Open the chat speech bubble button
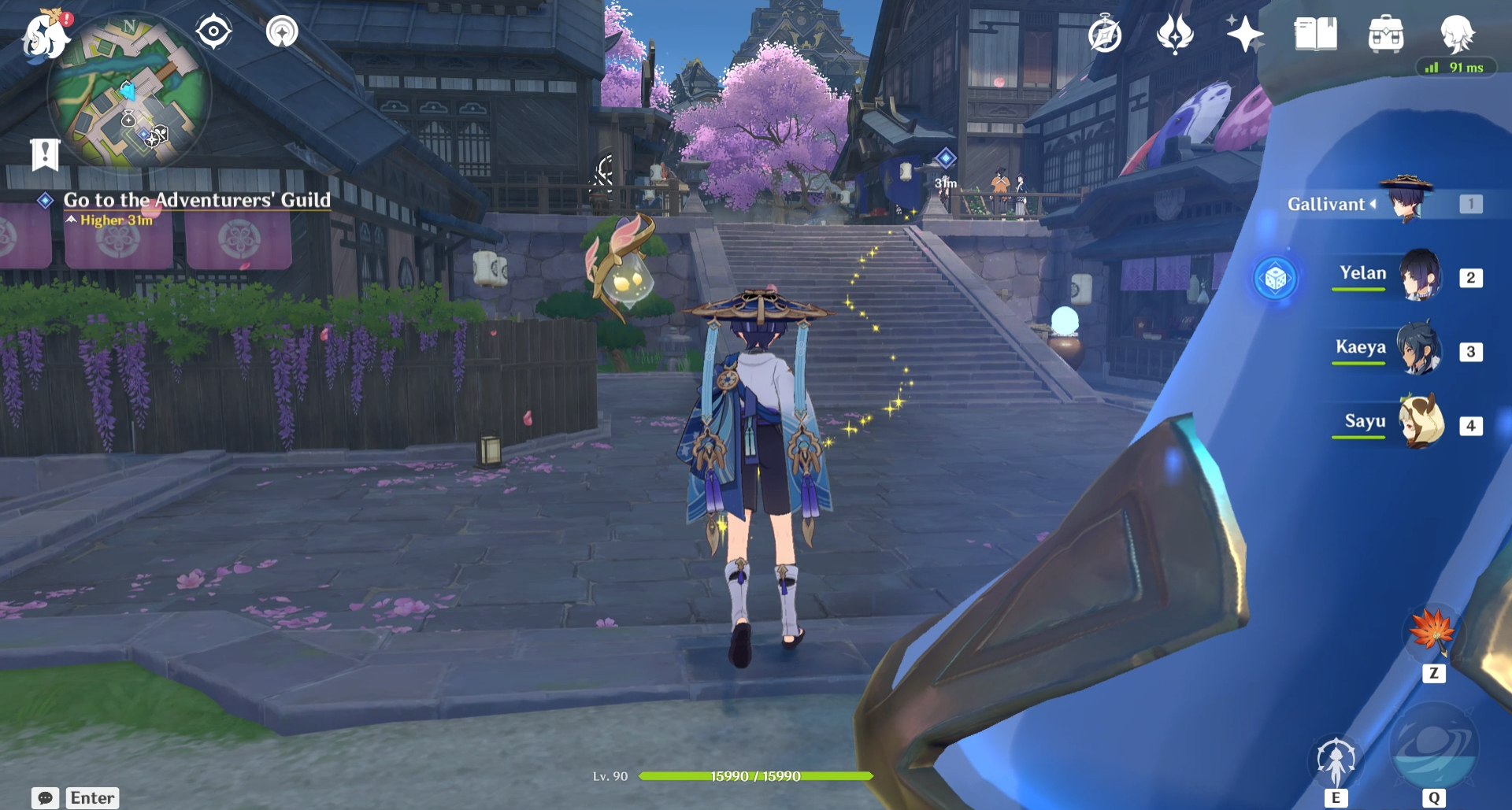This screenshot has height=810, width=1512. tap(46, 797)
